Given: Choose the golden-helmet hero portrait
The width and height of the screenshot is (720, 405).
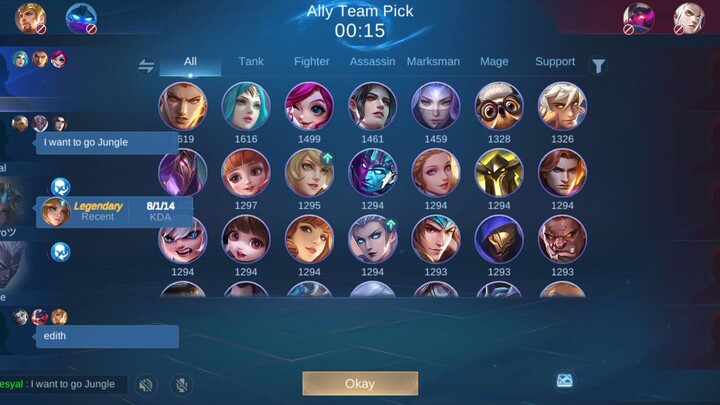Looking at the screenshot, I should 499,172.
